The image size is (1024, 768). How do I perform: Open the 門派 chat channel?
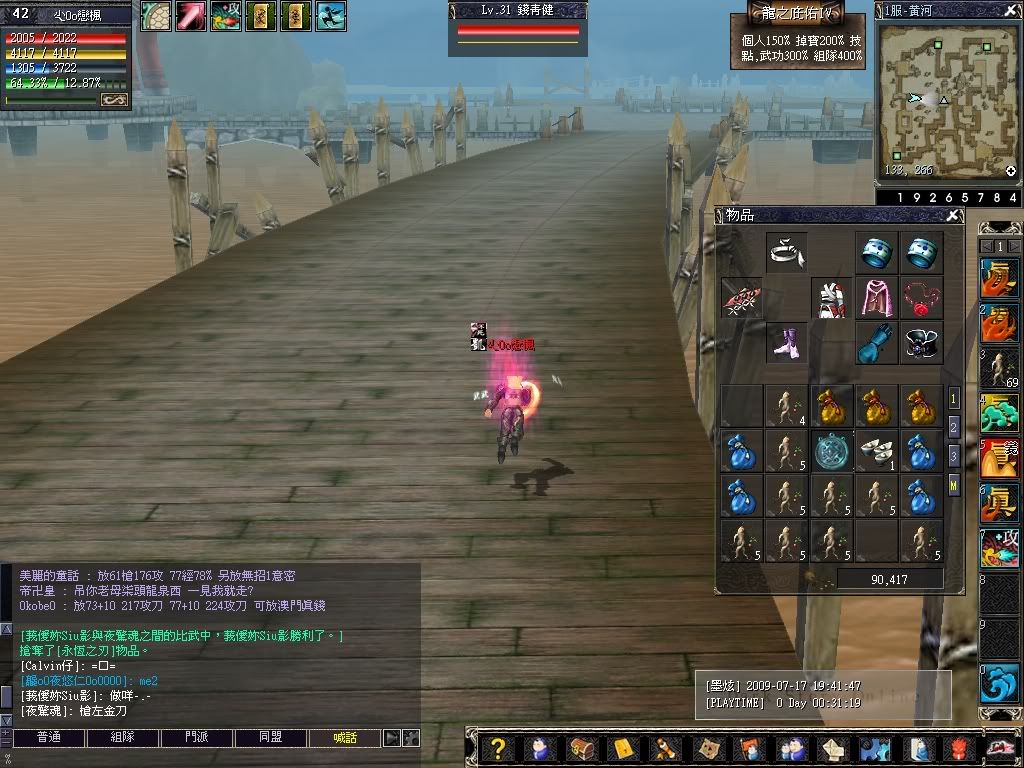(x=196, y=738)
